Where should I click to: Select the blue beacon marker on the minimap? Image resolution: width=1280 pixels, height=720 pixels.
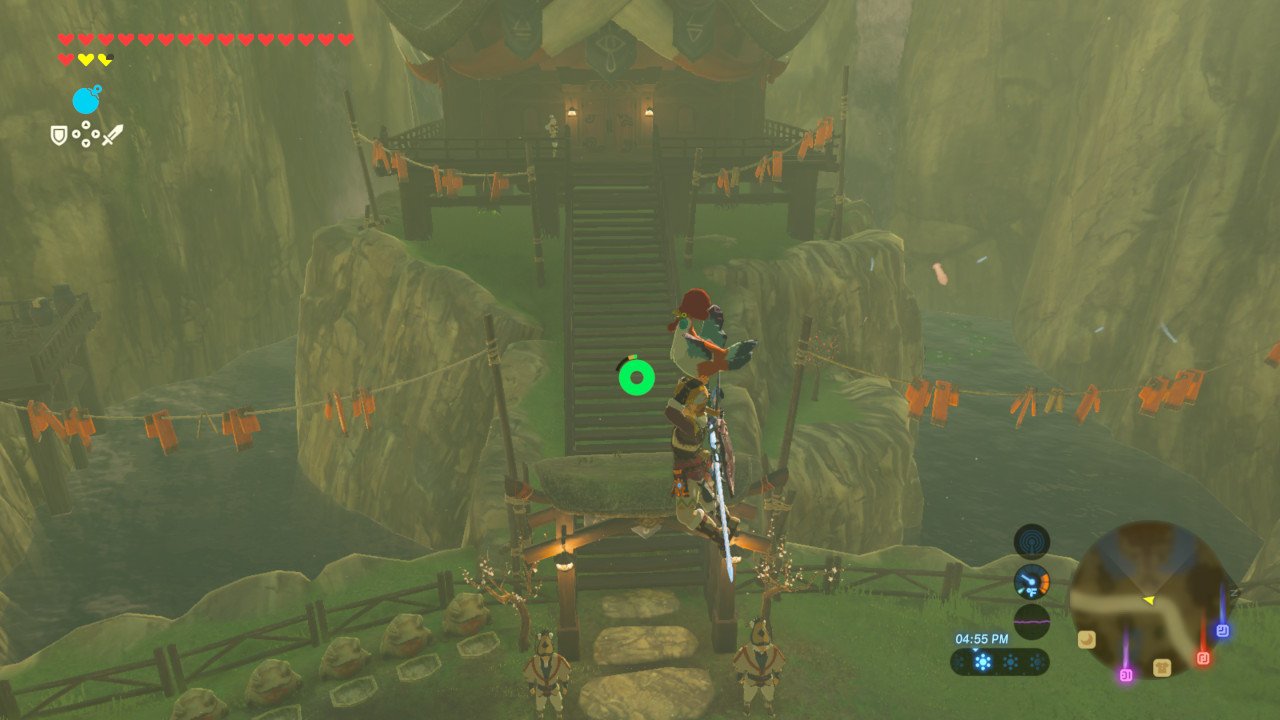click(1222, 630)
